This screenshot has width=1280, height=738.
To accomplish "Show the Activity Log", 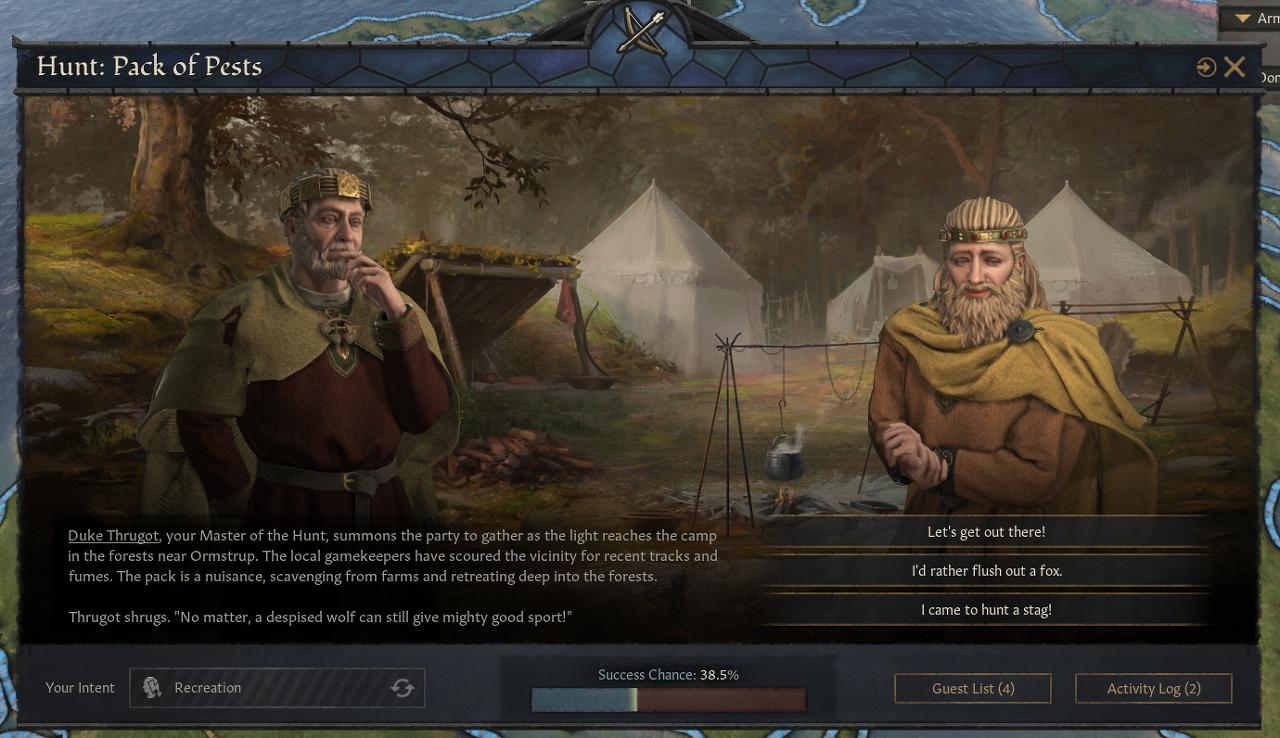I will [1153, 688].
